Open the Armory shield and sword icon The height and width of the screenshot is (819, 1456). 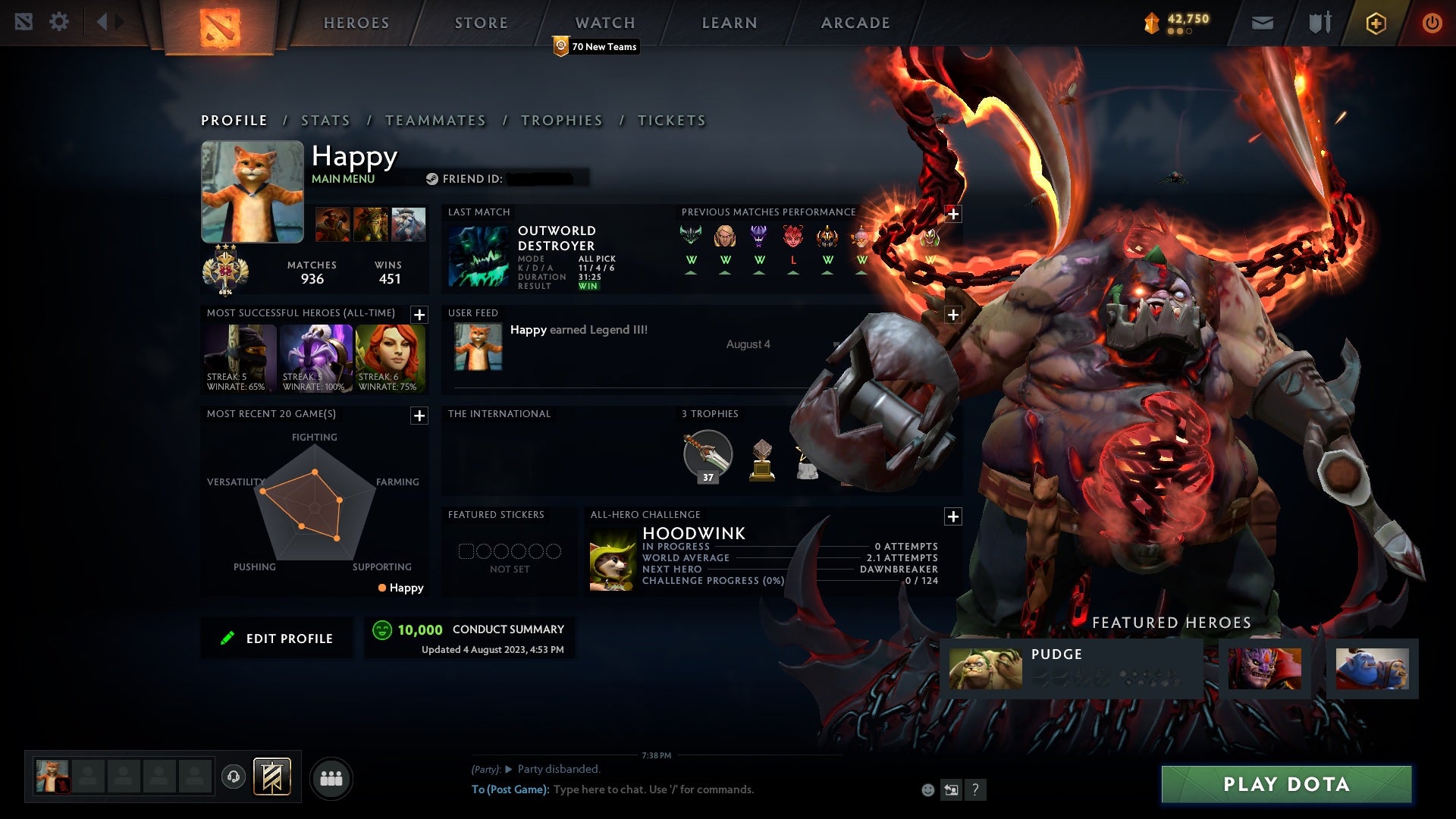point(1319,22)
